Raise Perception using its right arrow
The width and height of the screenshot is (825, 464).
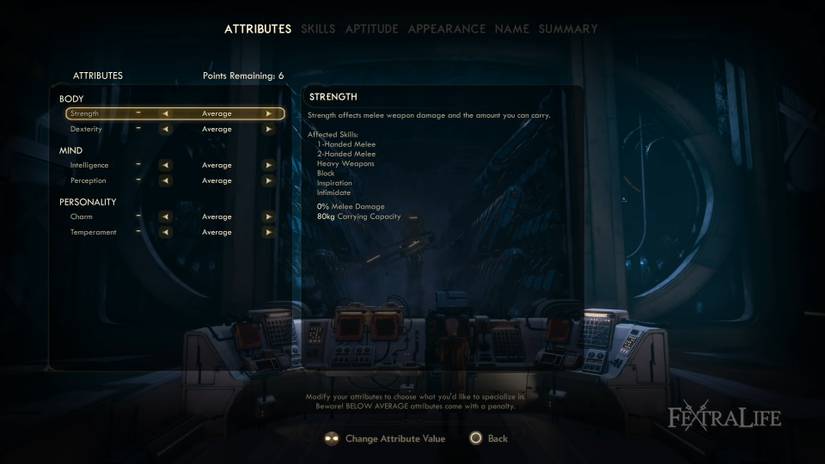tap(268, 181)
